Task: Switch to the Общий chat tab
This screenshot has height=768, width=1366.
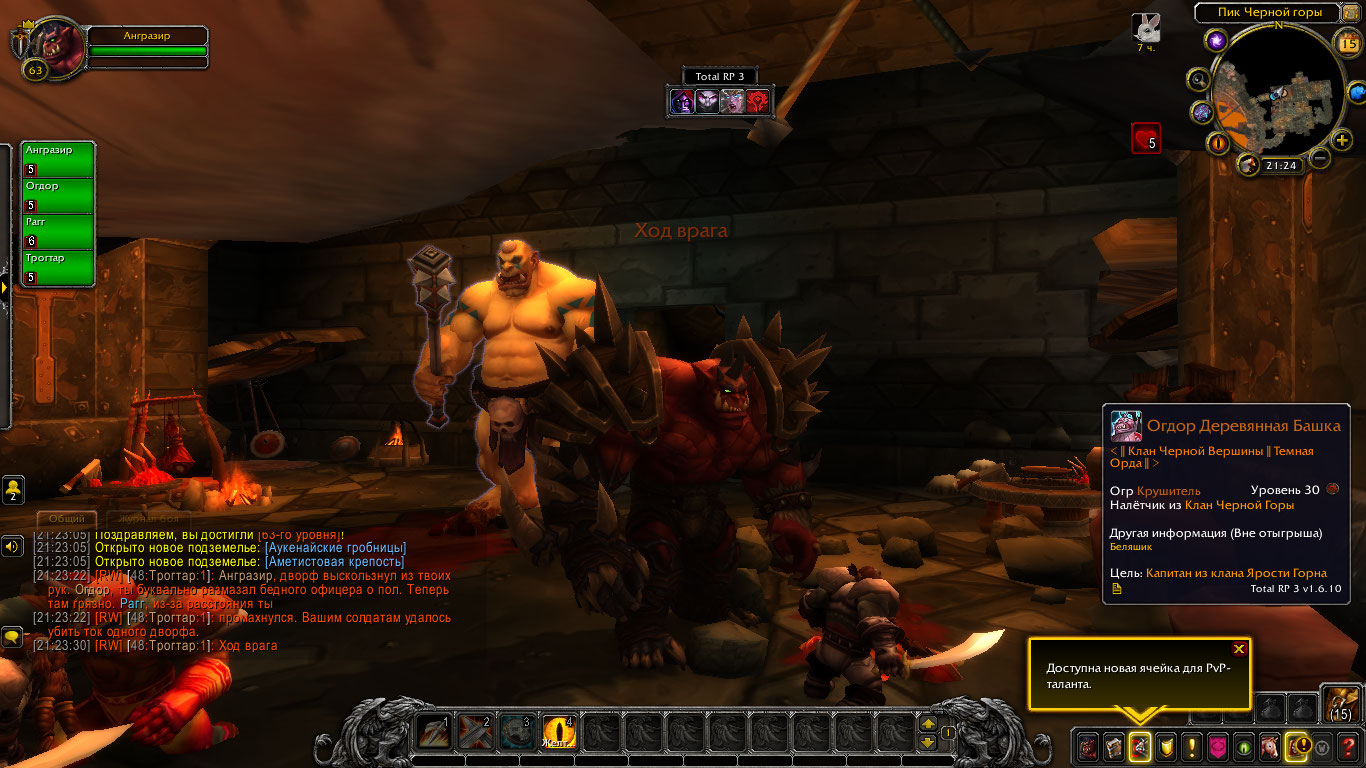Action: pos(67,519)
